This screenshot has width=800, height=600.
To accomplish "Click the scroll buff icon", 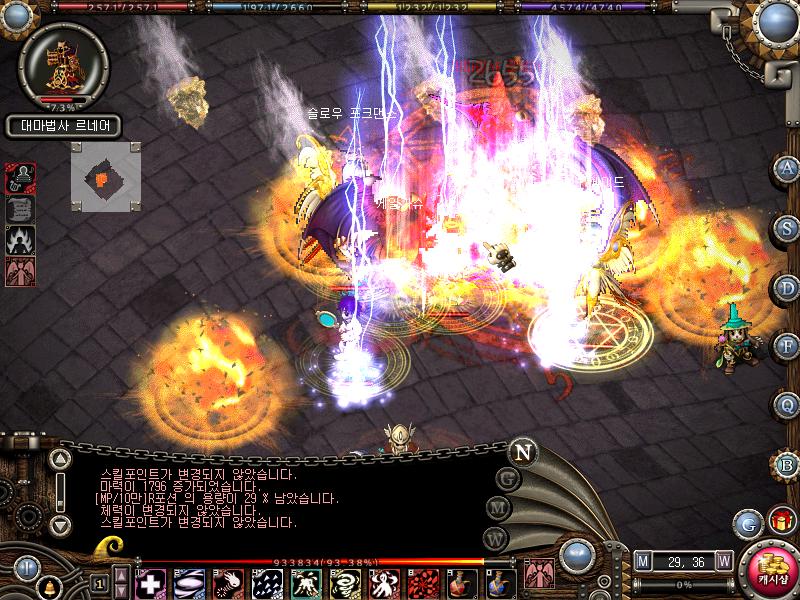I will (21, 208).
